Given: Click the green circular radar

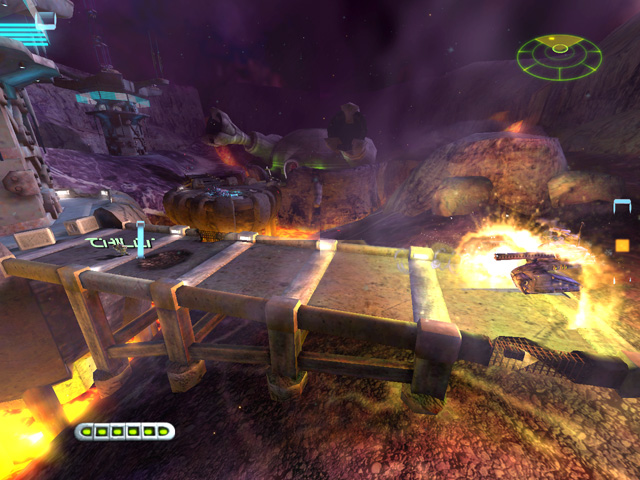Looking at the screenshot, I should [x=559, y=57].
